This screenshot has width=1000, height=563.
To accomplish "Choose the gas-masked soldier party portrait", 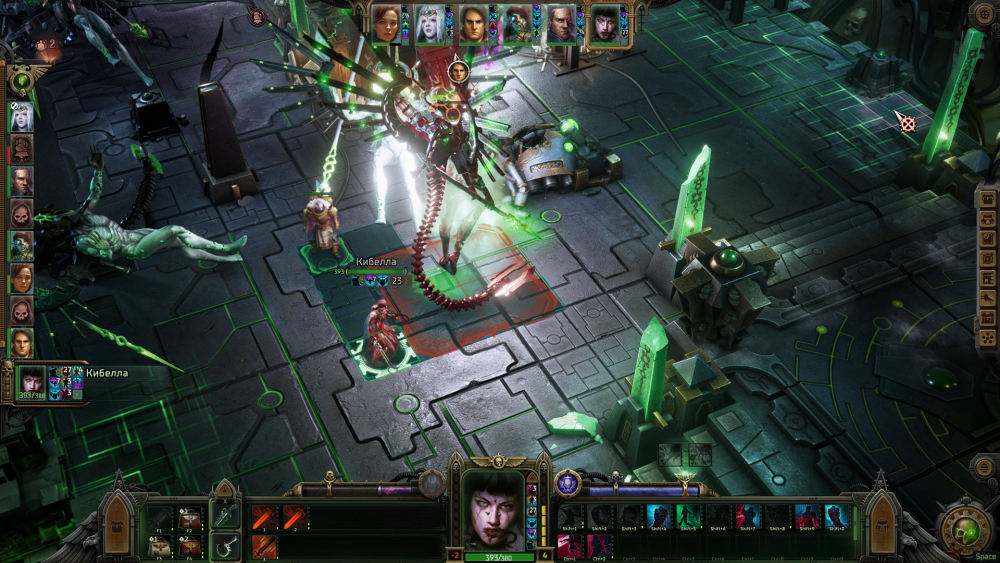I will [x=516, y=23].
